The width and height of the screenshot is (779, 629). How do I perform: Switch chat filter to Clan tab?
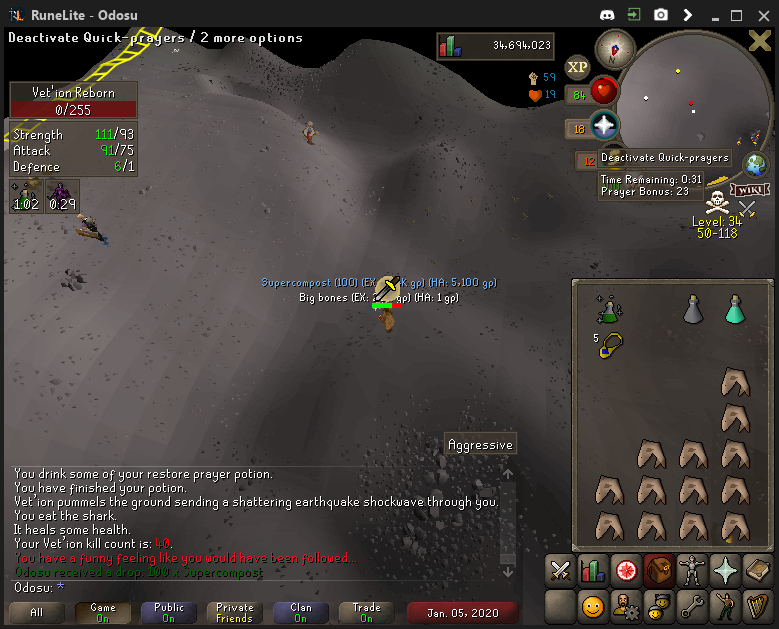300,612
